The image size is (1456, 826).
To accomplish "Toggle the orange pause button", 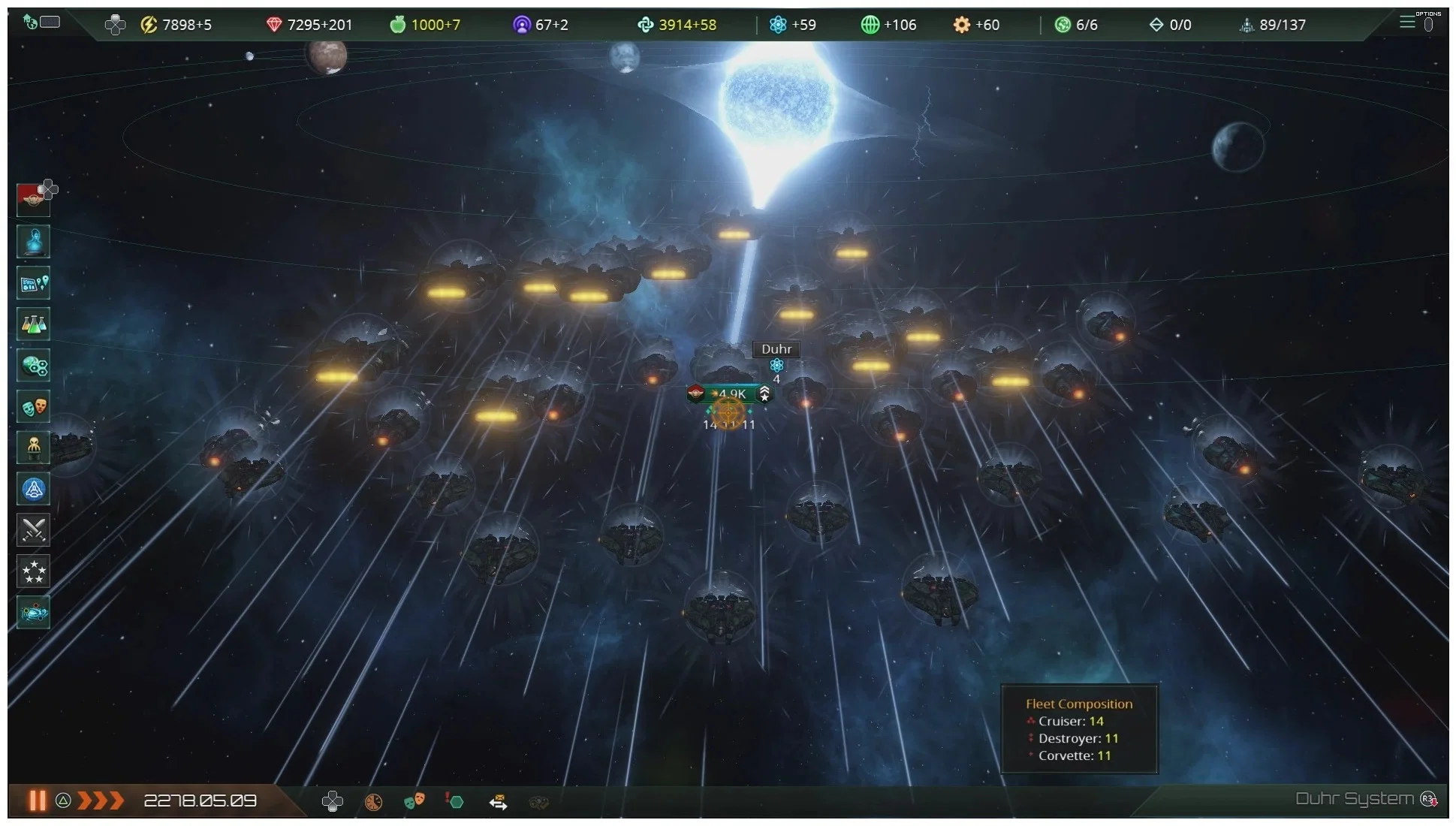I will (x=37, y=800).
